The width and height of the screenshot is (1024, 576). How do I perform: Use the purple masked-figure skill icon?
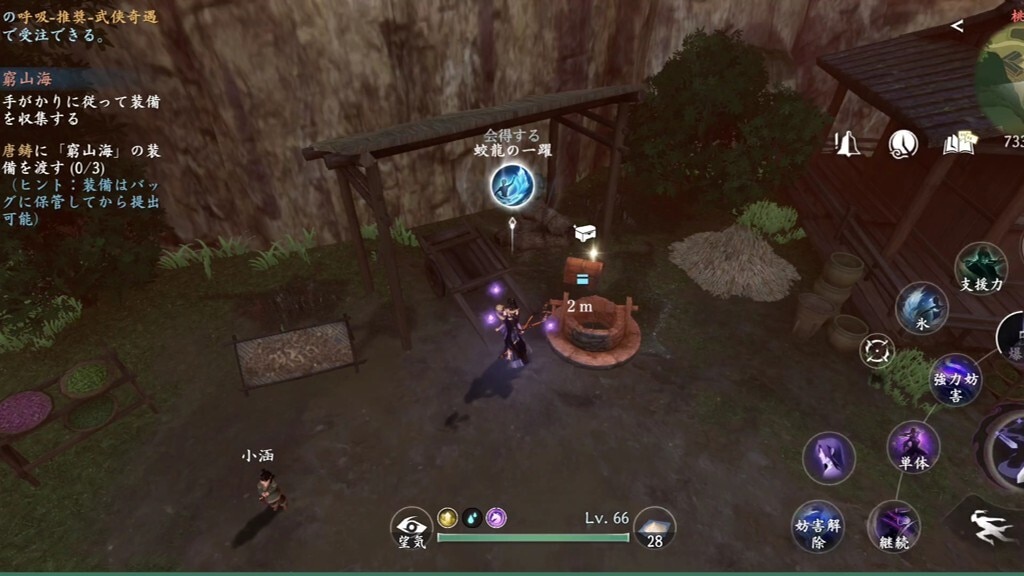829,459
